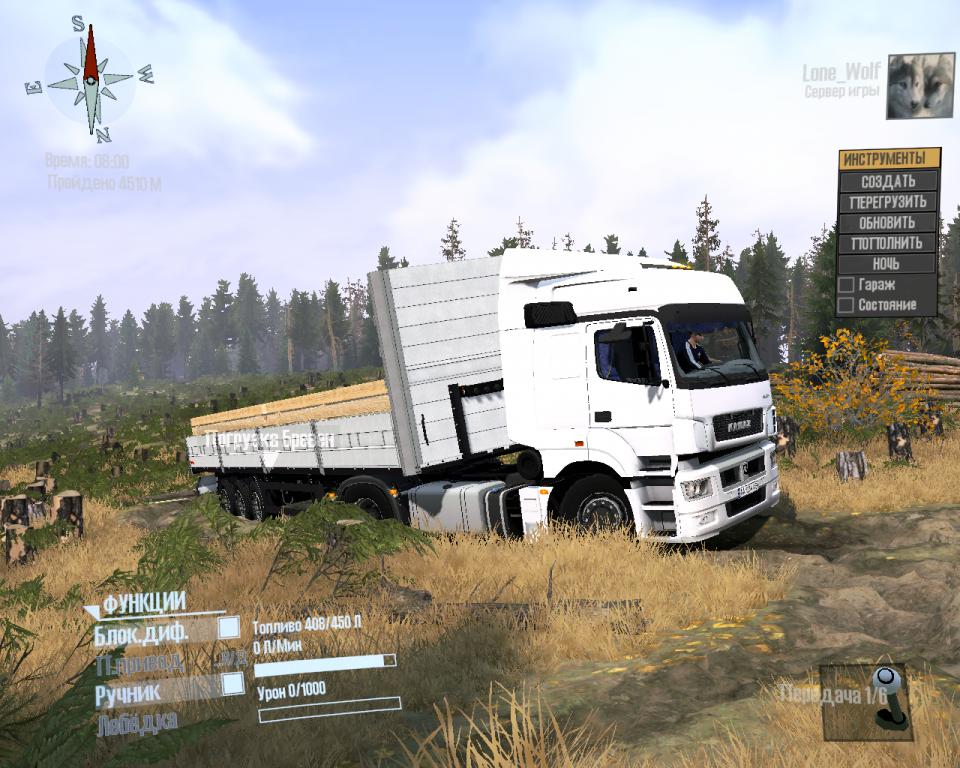Toggle the Состояние checkbox

pyautogui.click(x=846, y=304)
